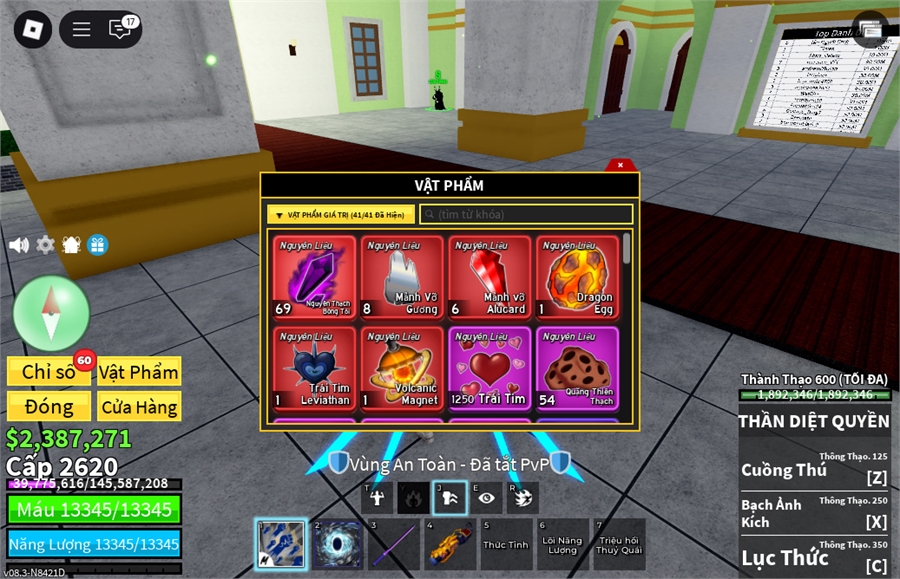
Task: Select the Volcanic Magnet item
Action: (x=402, y=368)
